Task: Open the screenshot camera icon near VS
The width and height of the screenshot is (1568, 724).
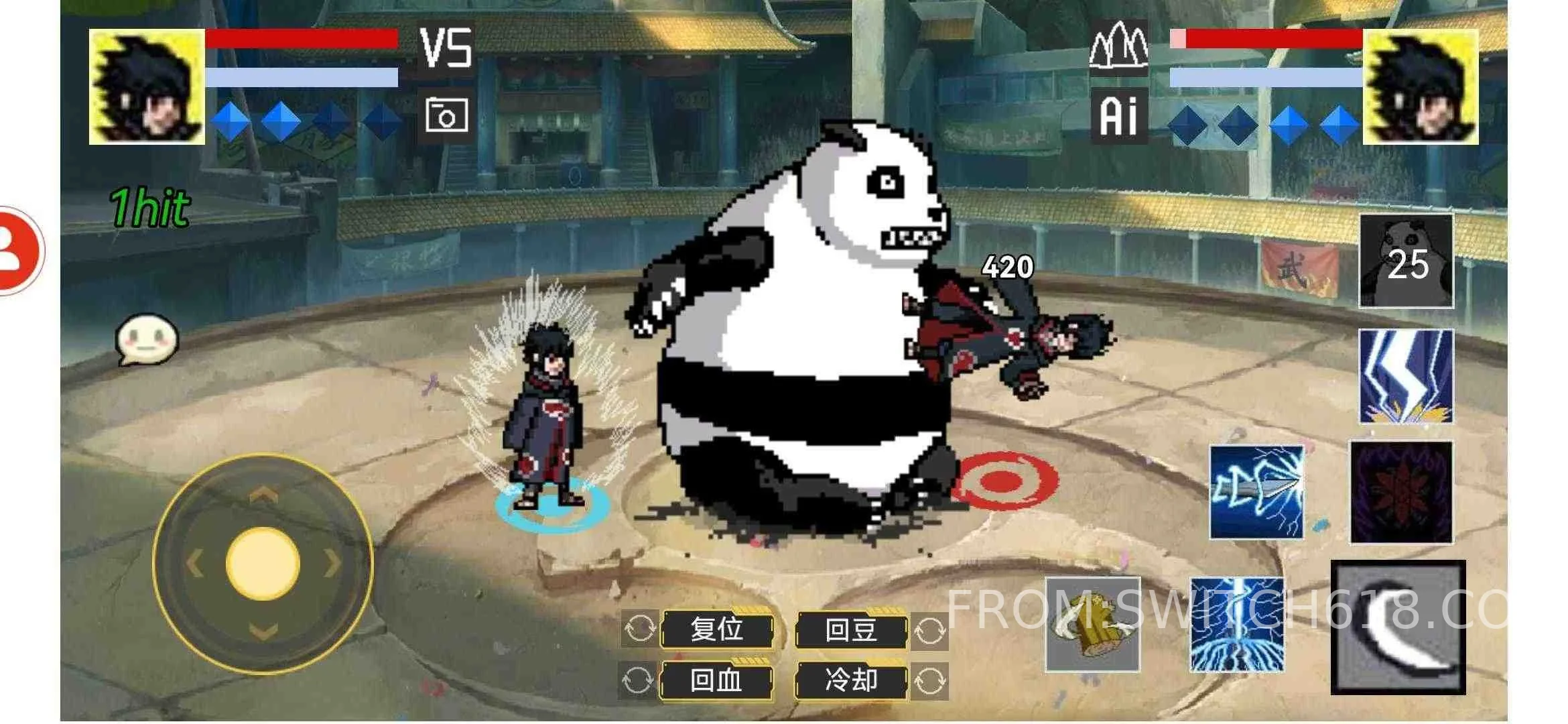Action: click(x=446, y=114)
